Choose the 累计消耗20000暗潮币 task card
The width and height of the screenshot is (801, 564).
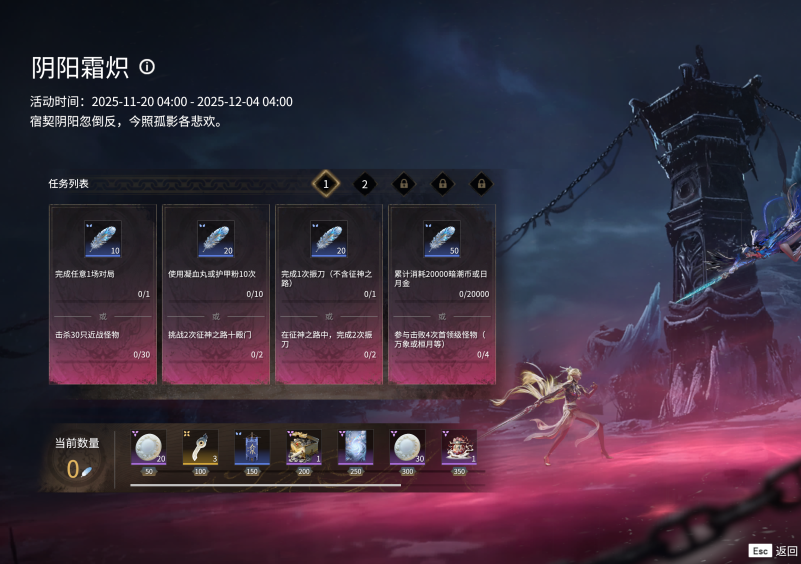442,294
